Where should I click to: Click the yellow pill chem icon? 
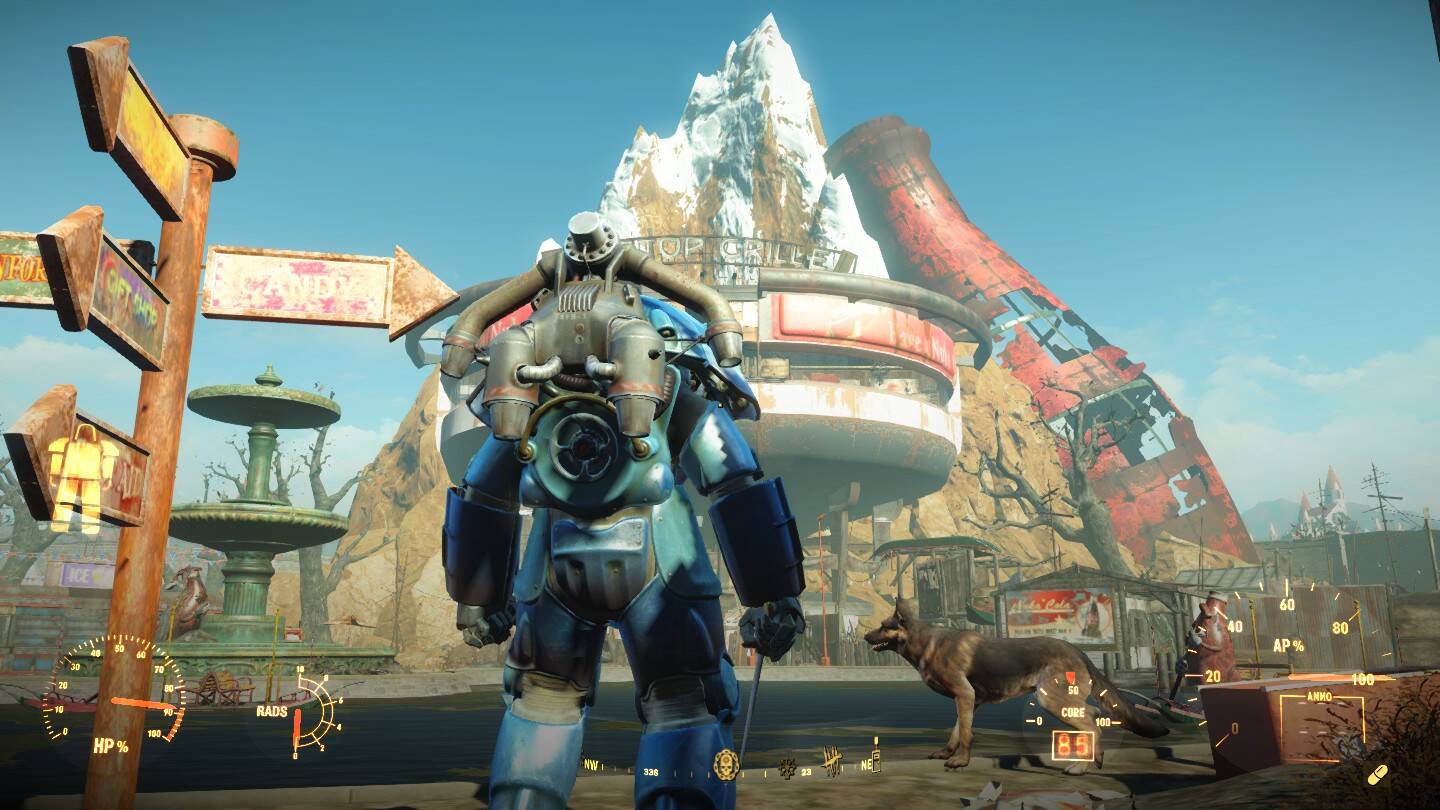pyautogui.click(x=1377, y=774)
